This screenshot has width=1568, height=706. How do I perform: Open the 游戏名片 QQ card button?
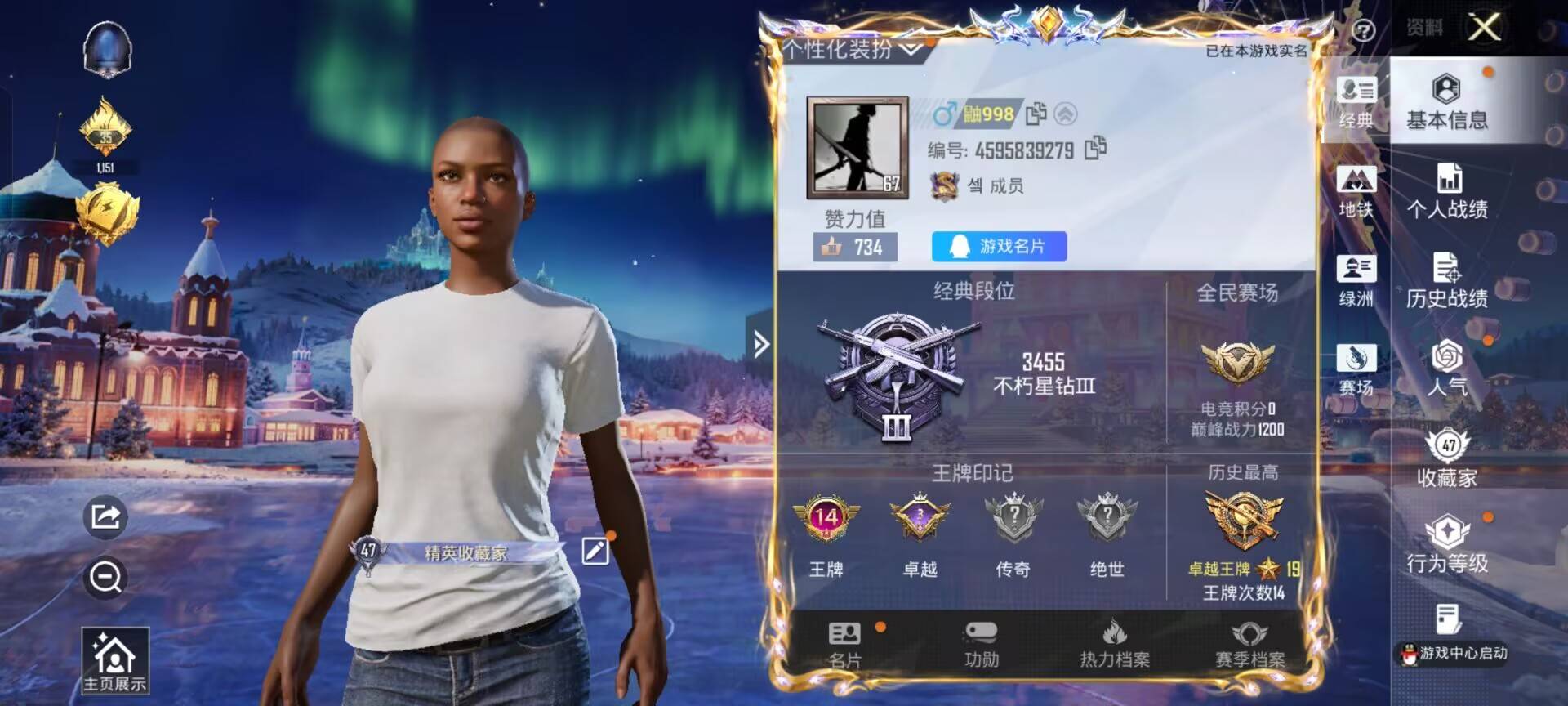pyautogui.click(x=998, y=247)
